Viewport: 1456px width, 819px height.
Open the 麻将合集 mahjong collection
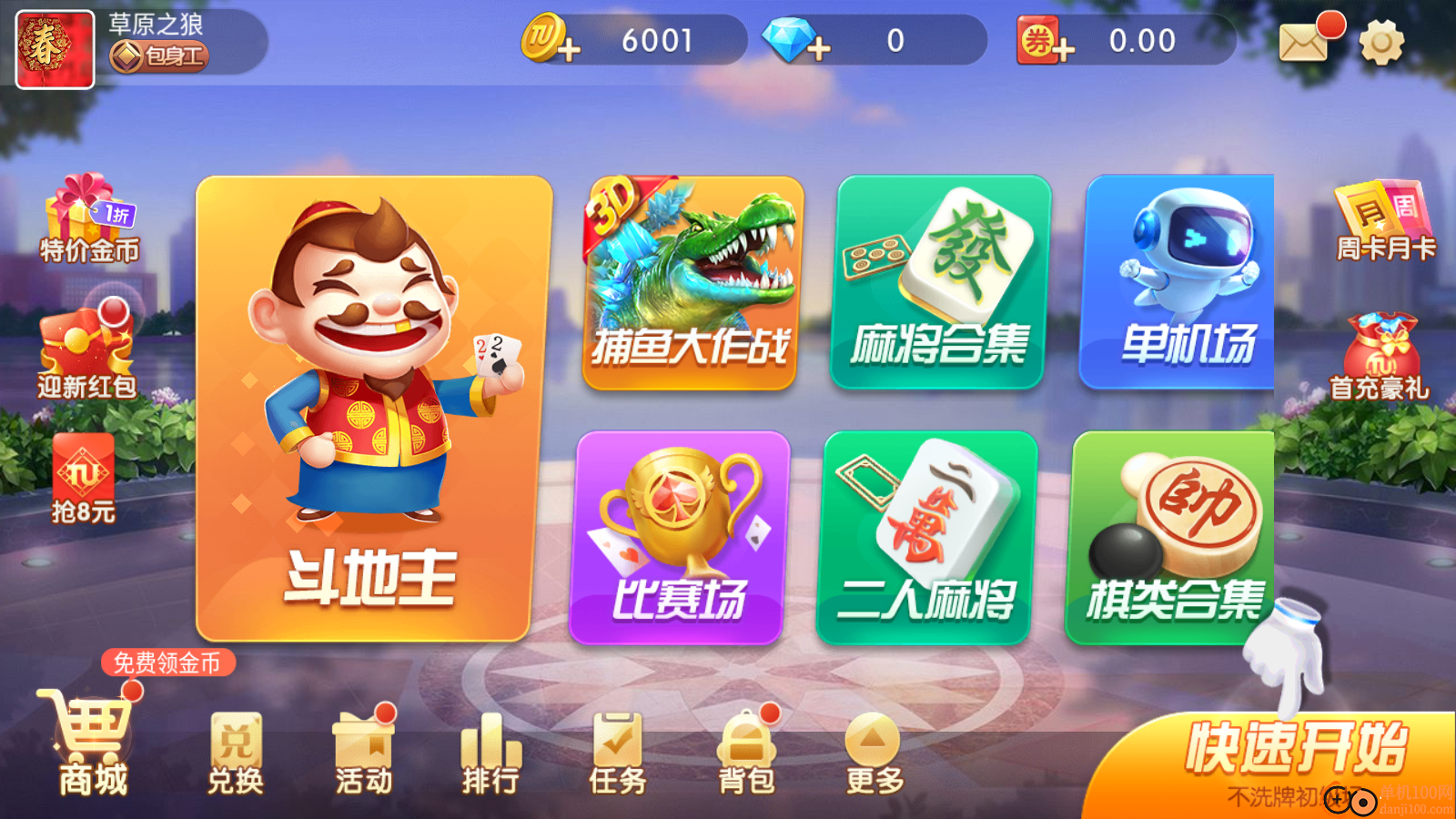937,282
